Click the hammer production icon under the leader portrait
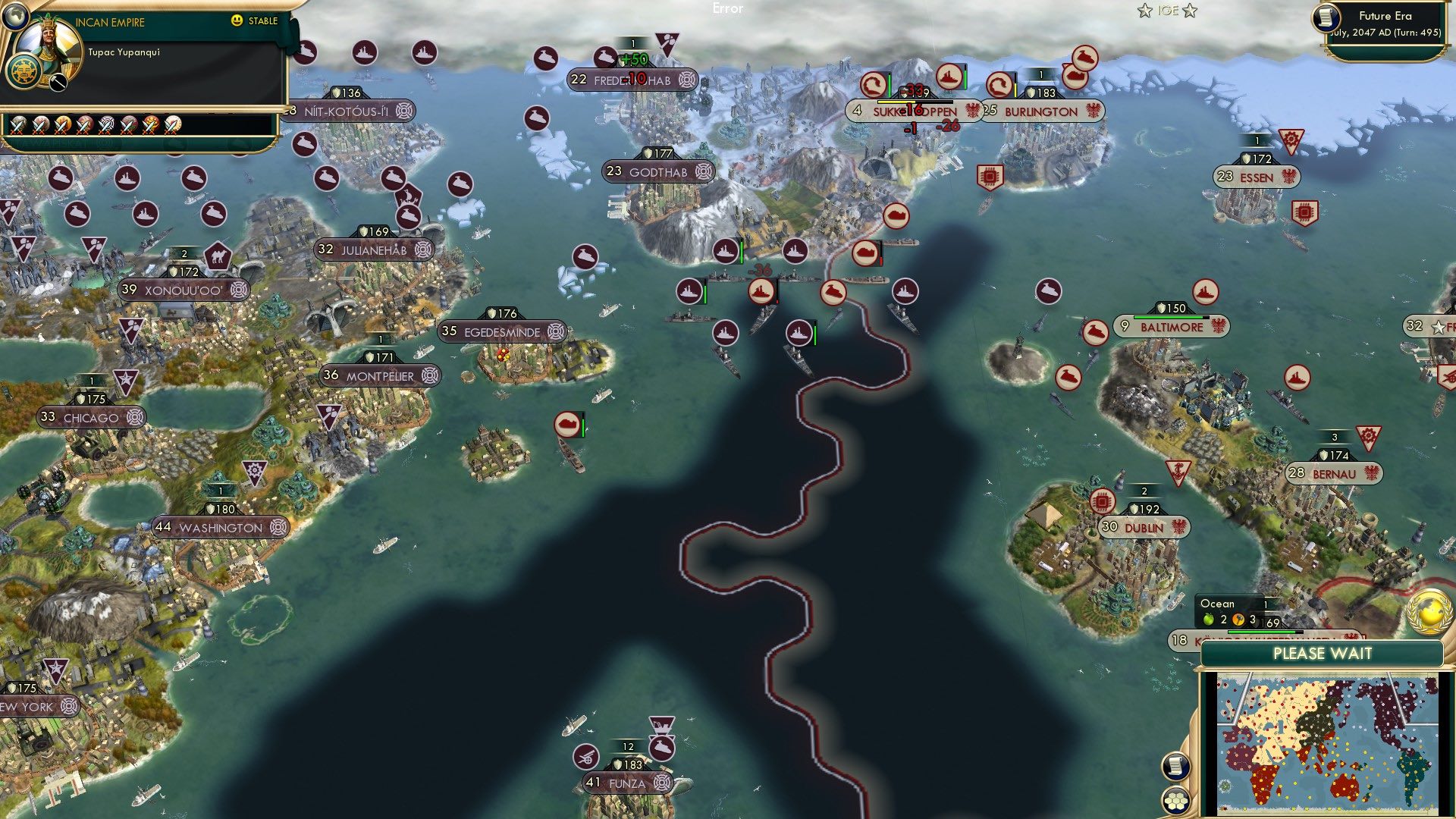This screenshot has width=1456, height=819. coord(57,83)
